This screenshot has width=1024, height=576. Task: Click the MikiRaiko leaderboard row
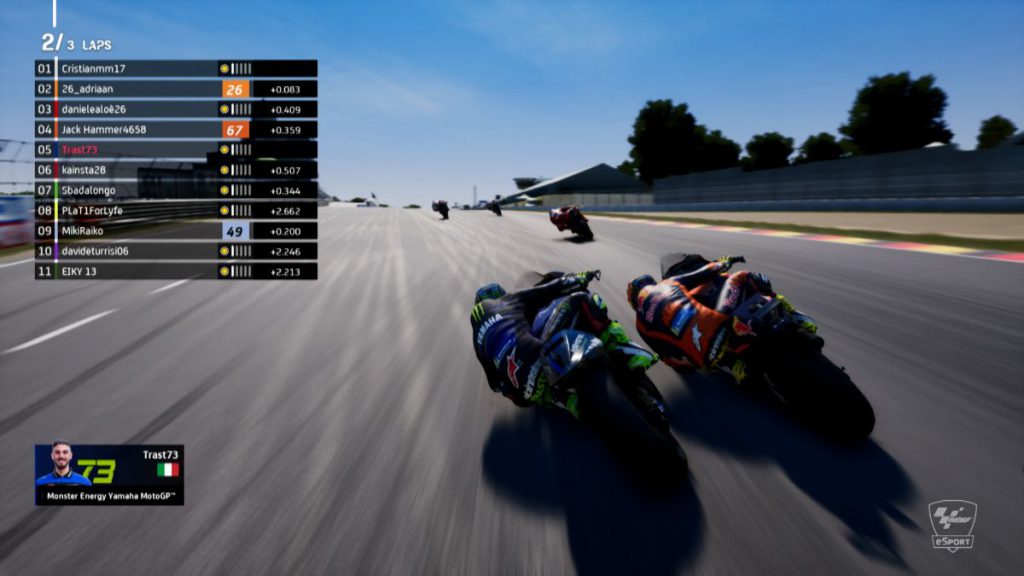pyautogui.click(x=176, y=231)
